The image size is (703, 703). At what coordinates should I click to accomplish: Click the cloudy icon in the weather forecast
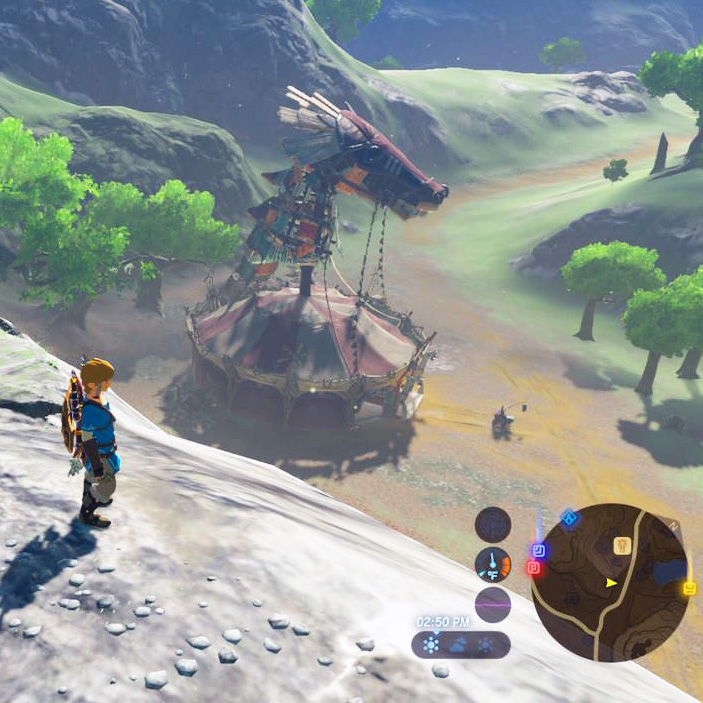459,645
